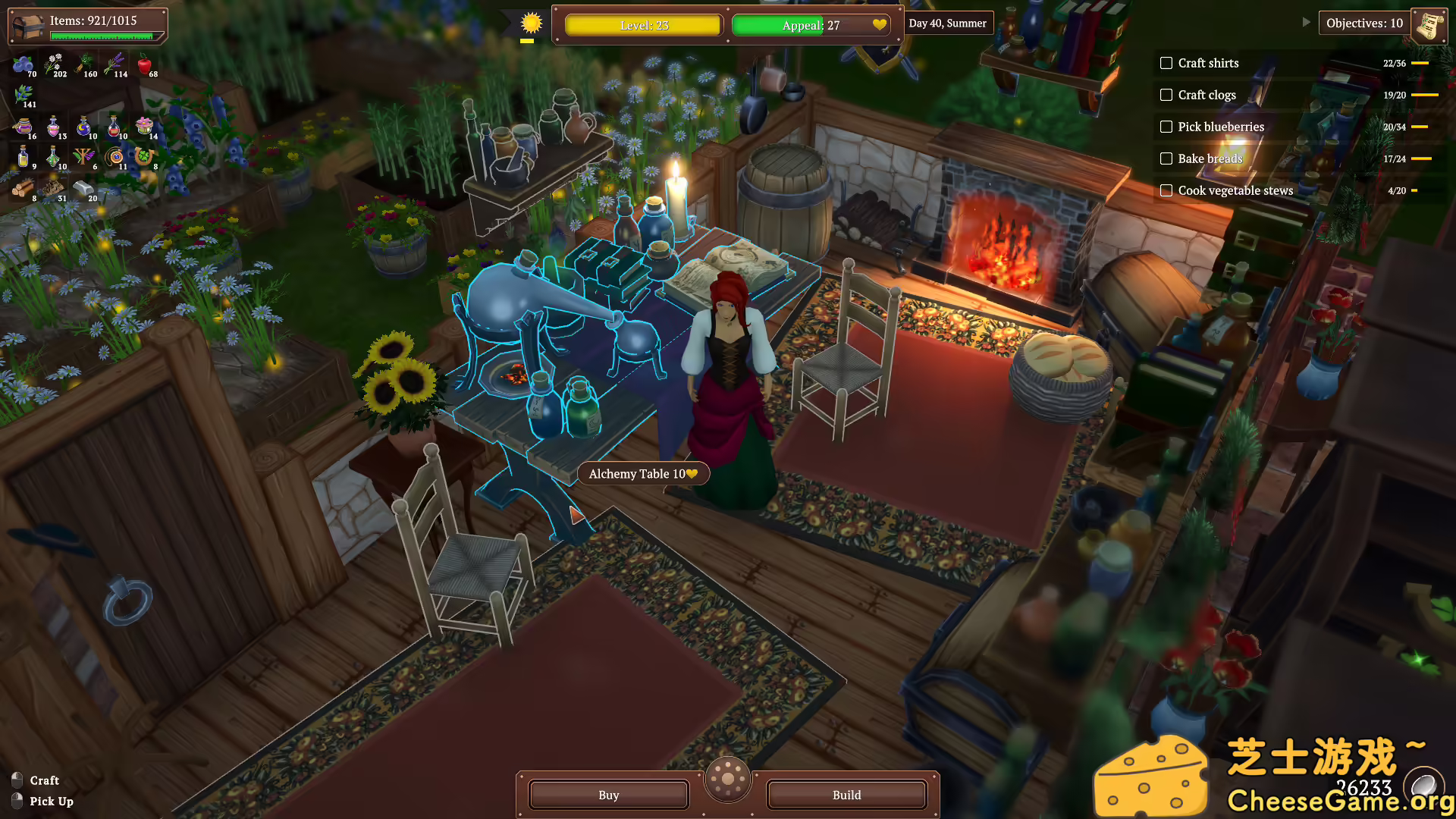1456x819 pixels.
Task: Click the lavender bundle inventory item
Action: point(116,64)
